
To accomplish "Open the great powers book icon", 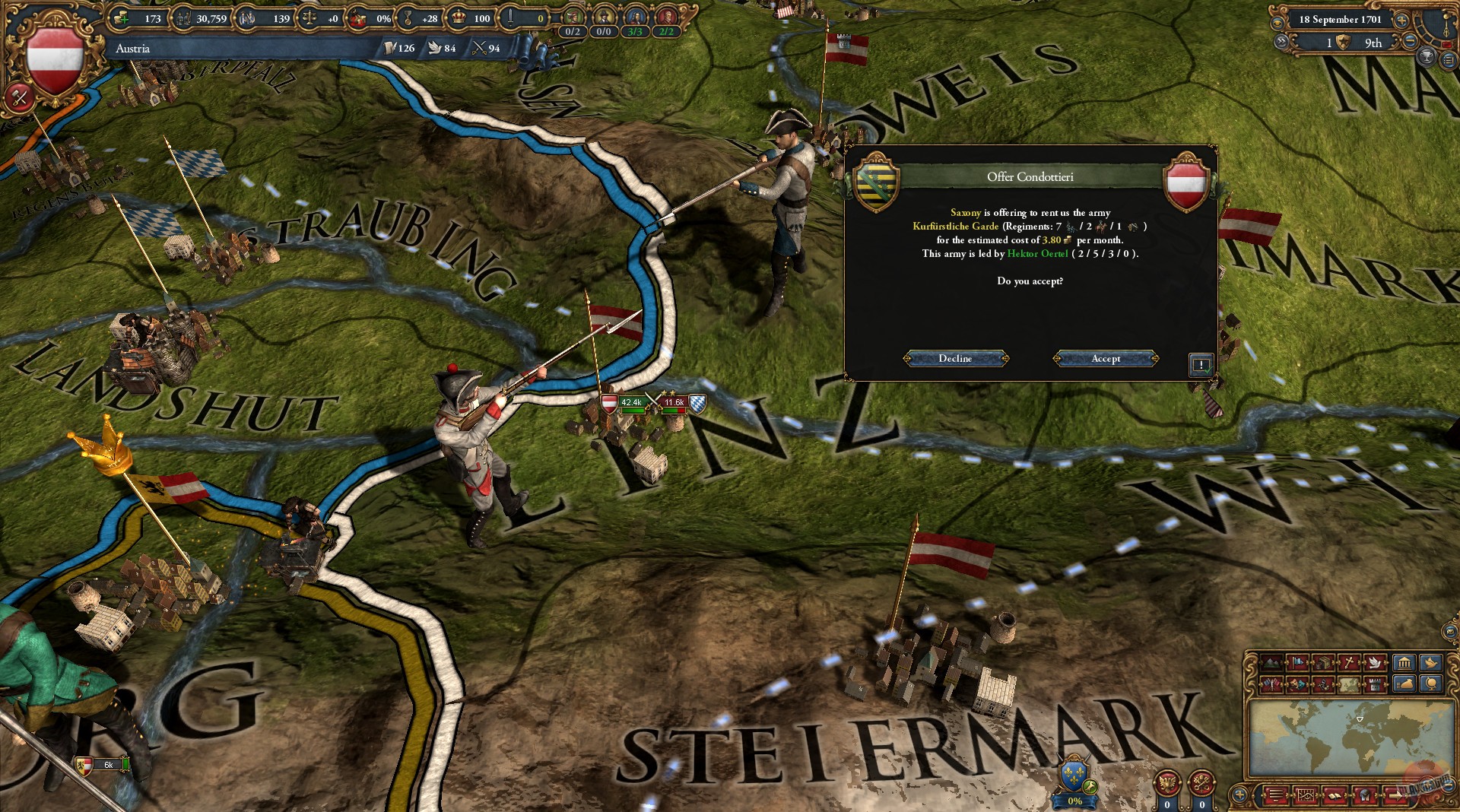I will [x=1335, y=795].
